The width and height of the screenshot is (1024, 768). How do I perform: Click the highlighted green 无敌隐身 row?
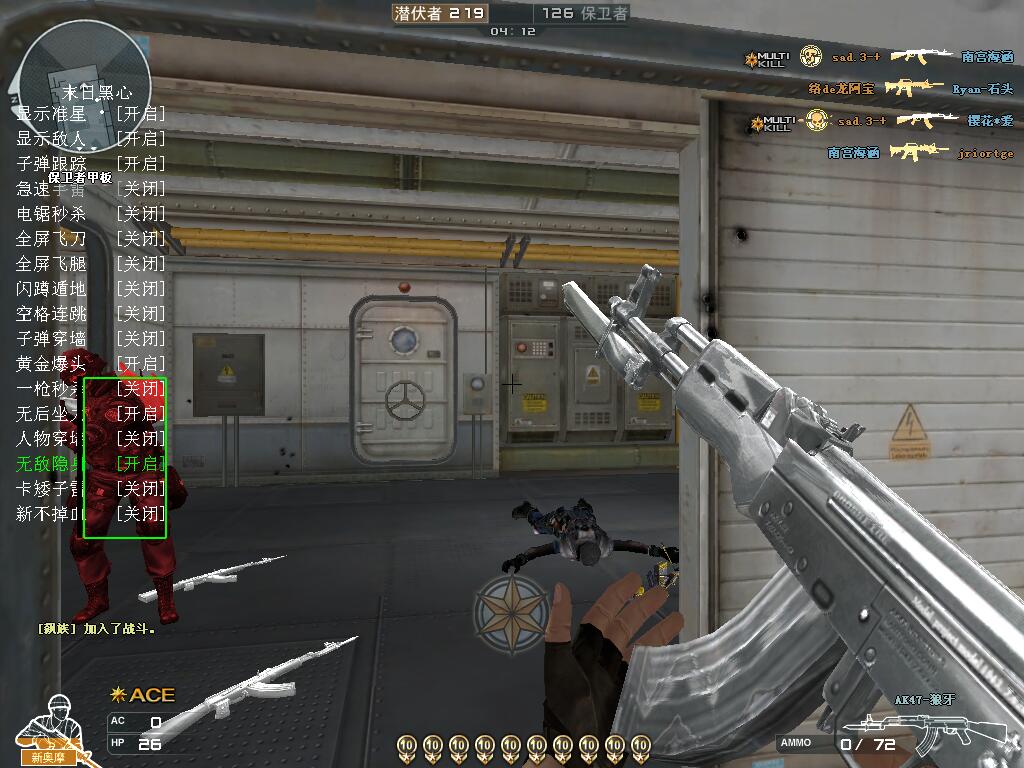[x=90, y=463]
